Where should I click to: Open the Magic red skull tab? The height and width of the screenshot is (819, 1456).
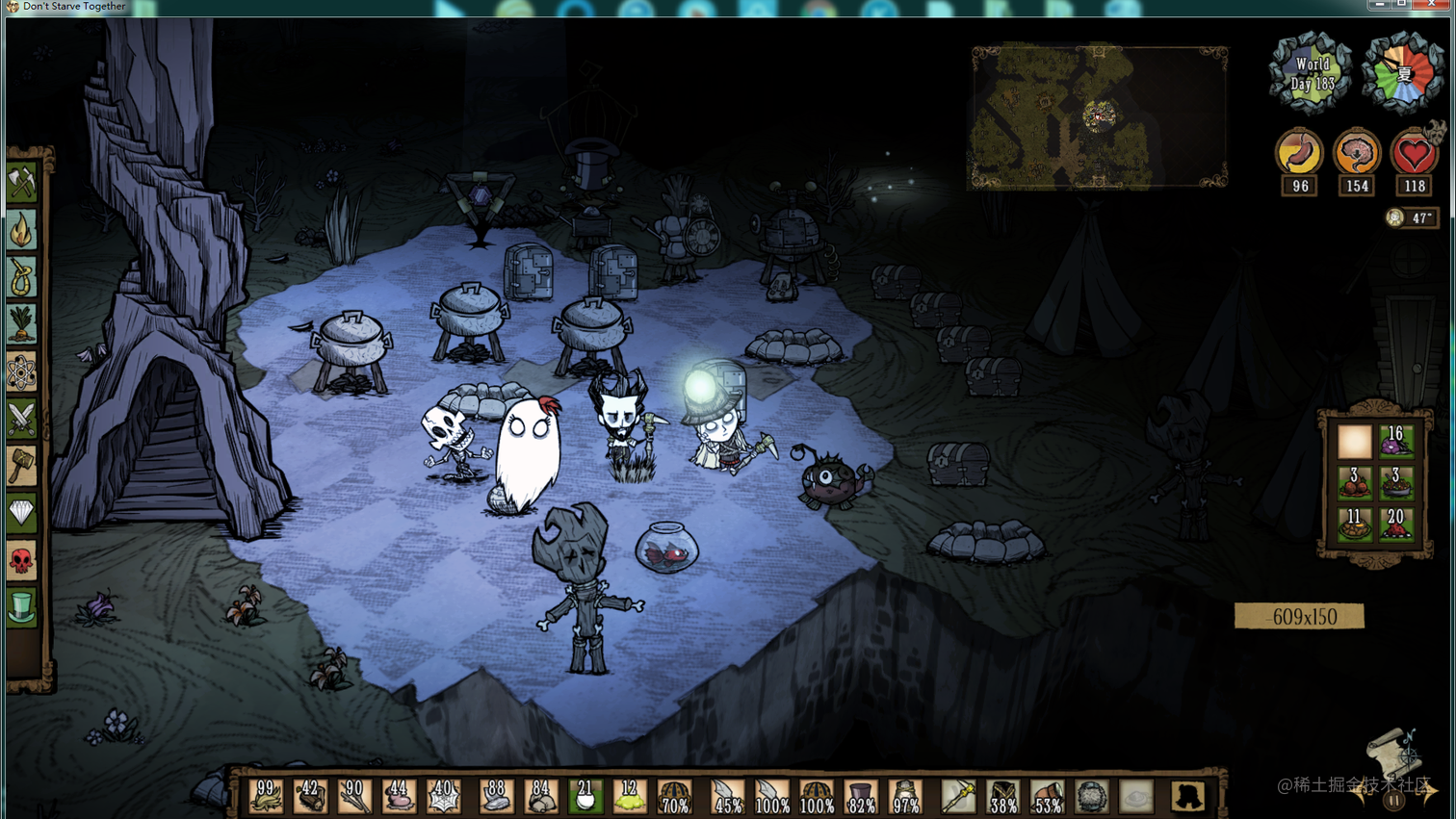22,560
